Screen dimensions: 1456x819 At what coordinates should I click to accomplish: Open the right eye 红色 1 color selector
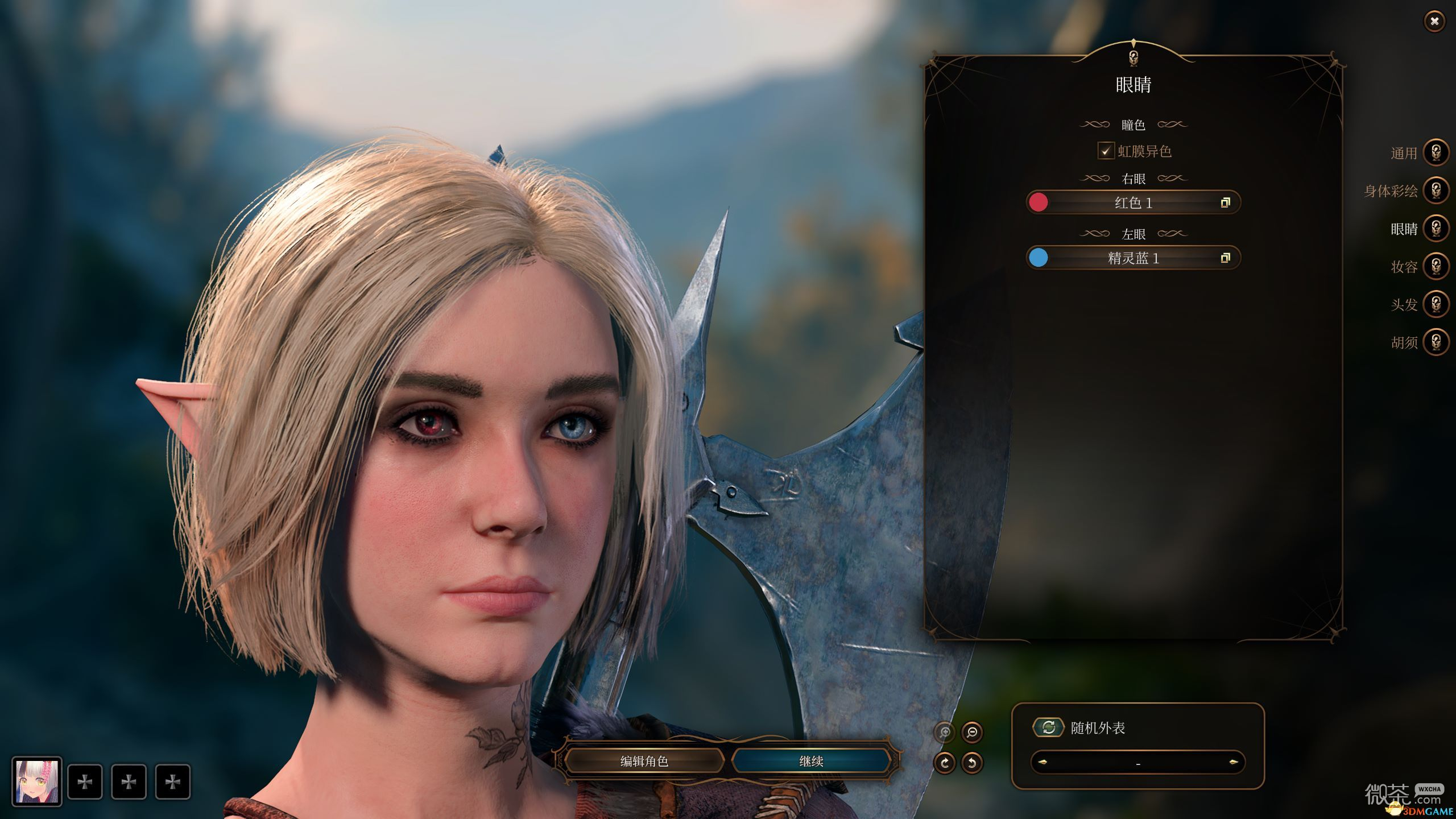pos(1133,202)
